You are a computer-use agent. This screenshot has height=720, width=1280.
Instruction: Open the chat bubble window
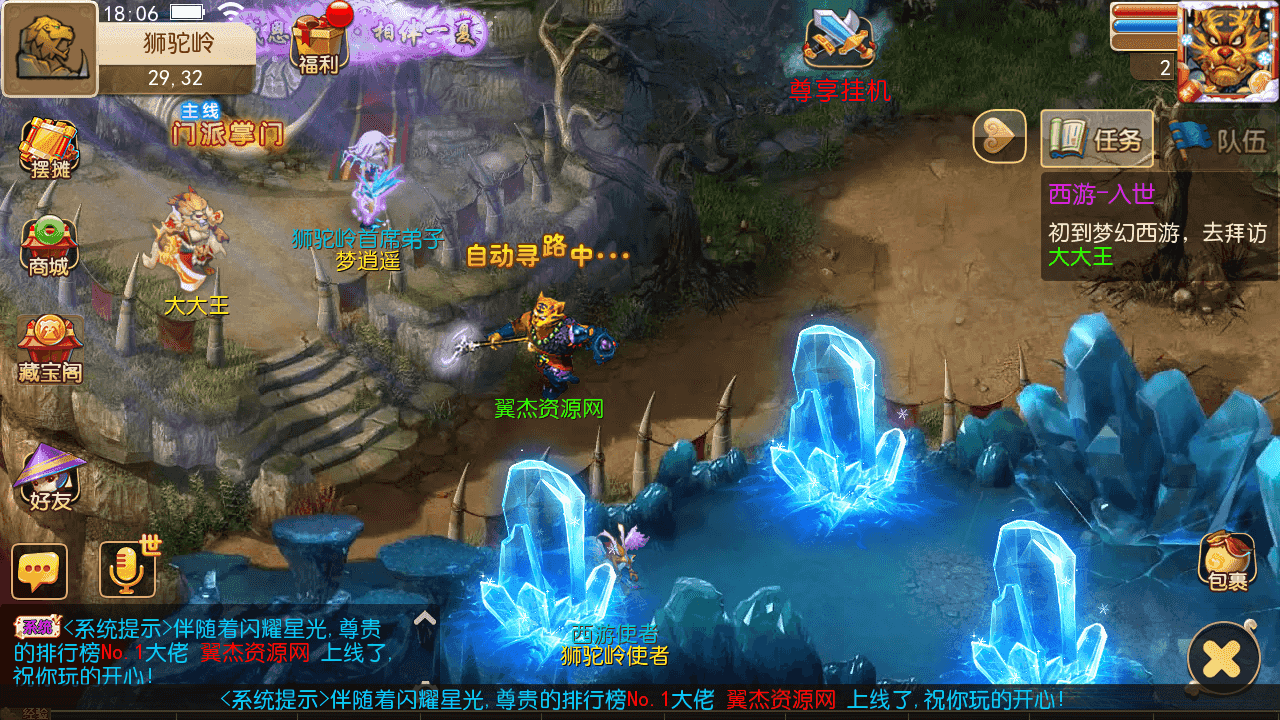(x=38, y=572)
